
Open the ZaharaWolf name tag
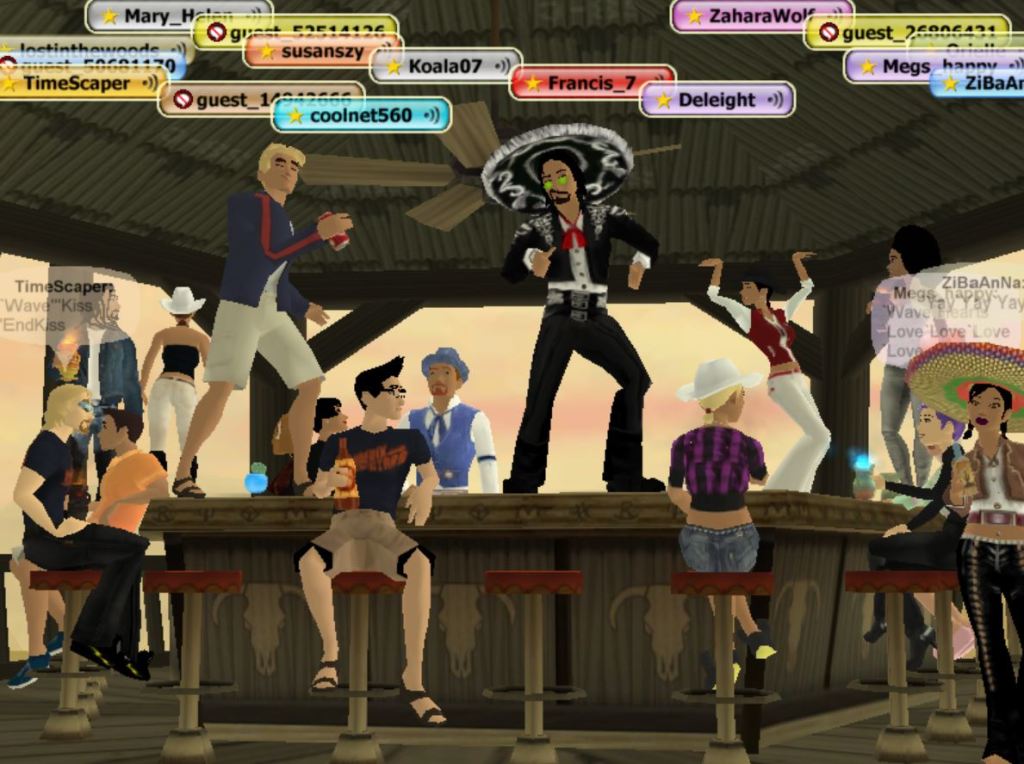tap(760, 15)
